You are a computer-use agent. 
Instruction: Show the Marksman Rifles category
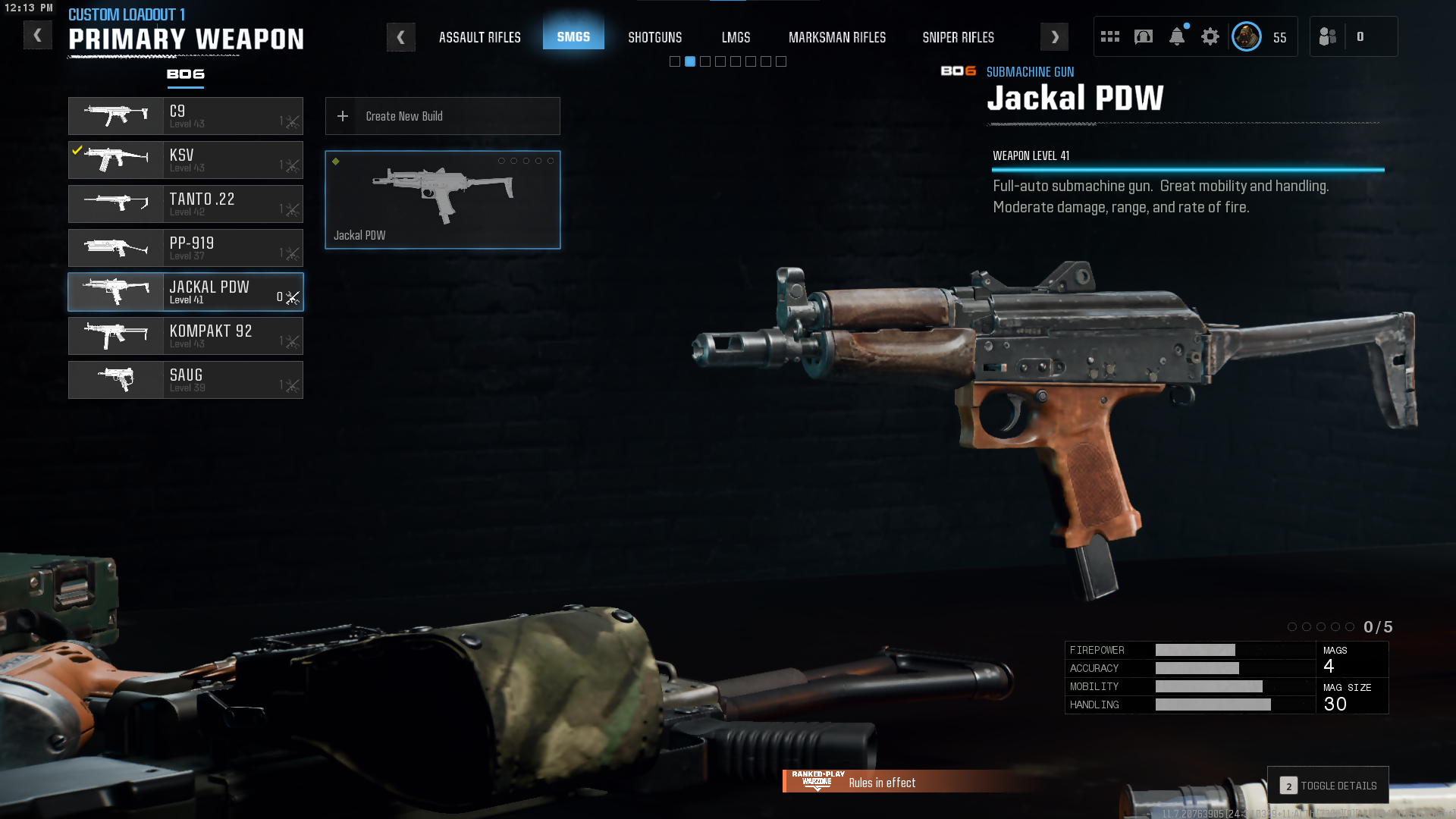[x=836, y=37]
